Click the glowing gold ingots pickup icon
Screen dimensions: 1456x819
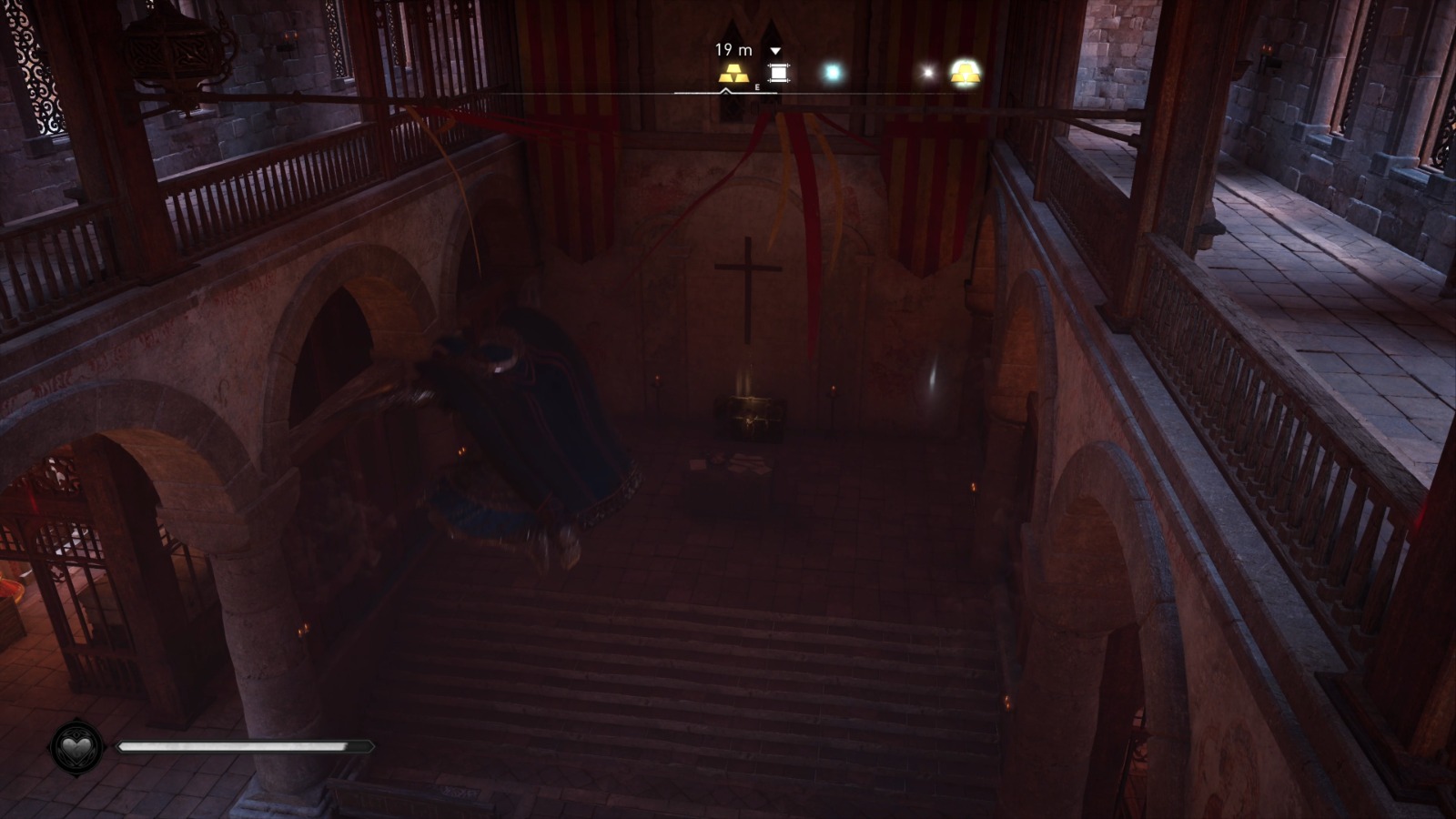pos(965,73)
